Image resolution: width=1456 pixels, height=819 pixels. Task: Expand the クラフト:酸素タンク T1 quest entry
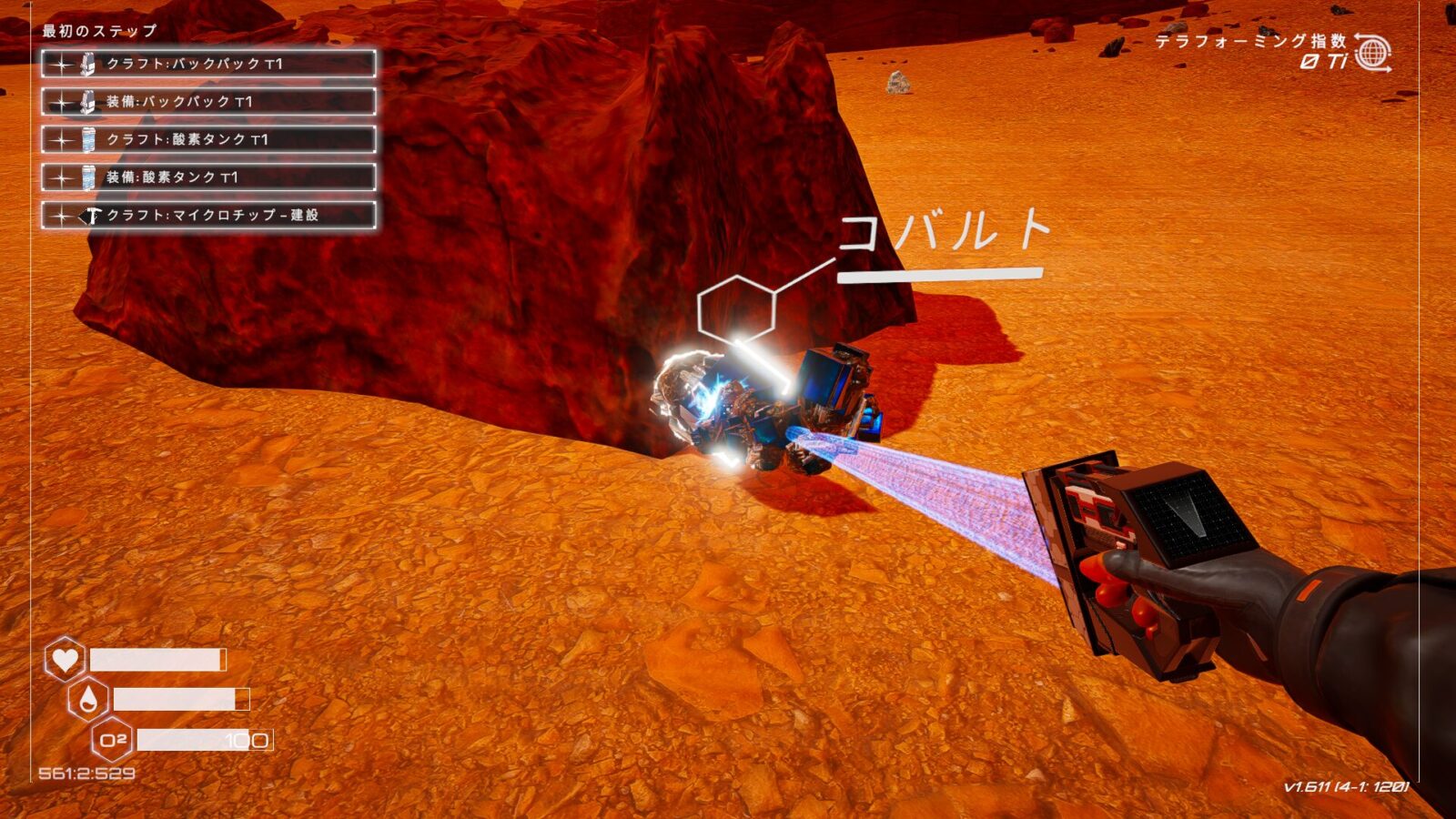[209, 140]
